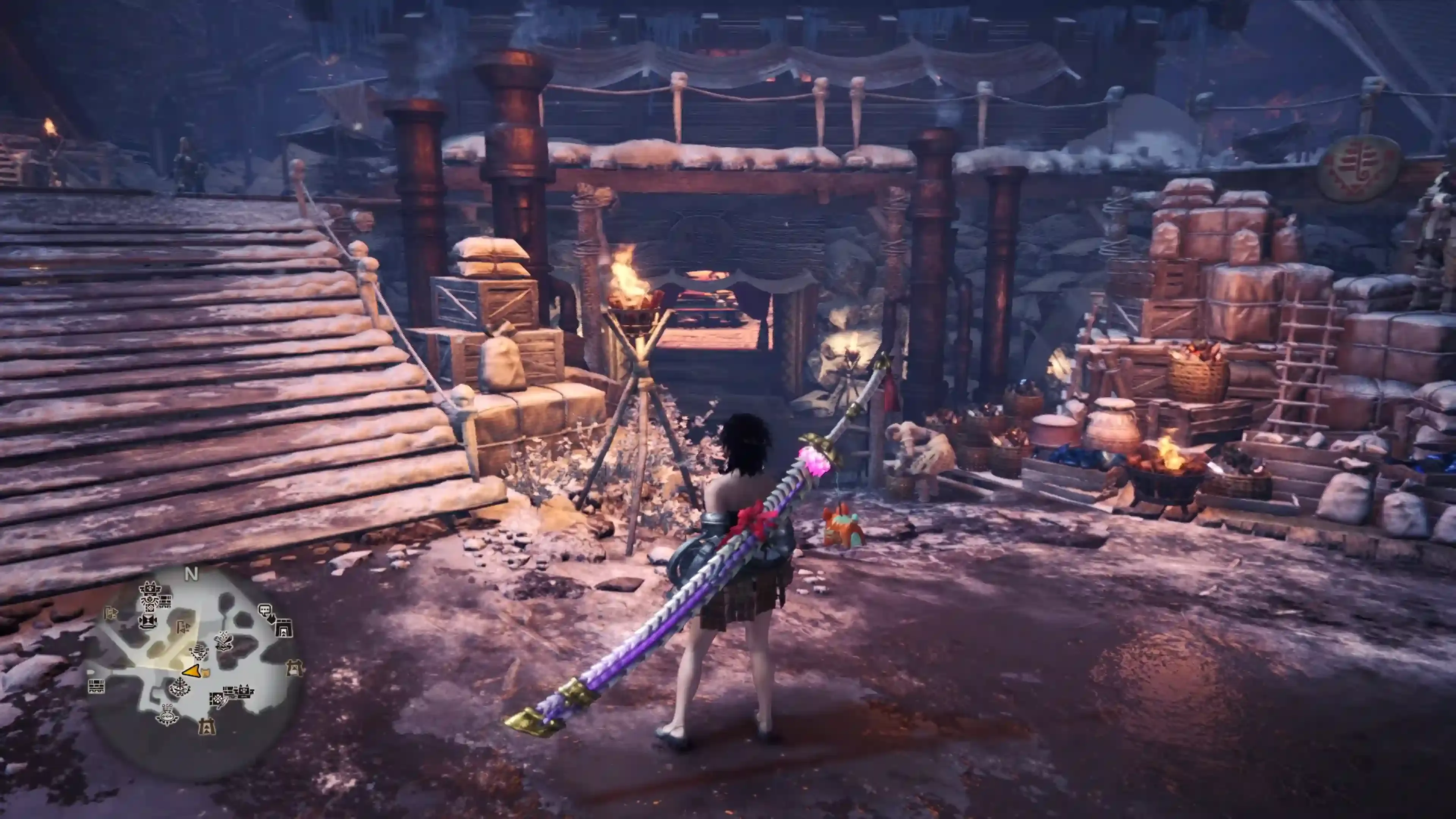This screenshot has width=1456, height=819.
Task: Click the north 'N' compass indicator
Action: [x=191, y=574]
